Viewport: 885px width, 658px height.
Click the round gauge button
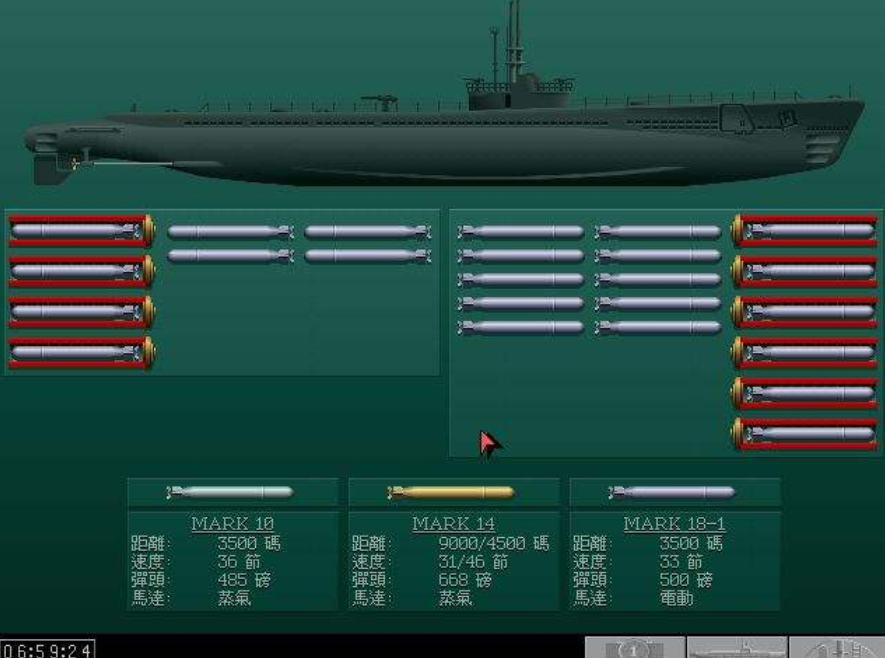[x=635, y=648]
